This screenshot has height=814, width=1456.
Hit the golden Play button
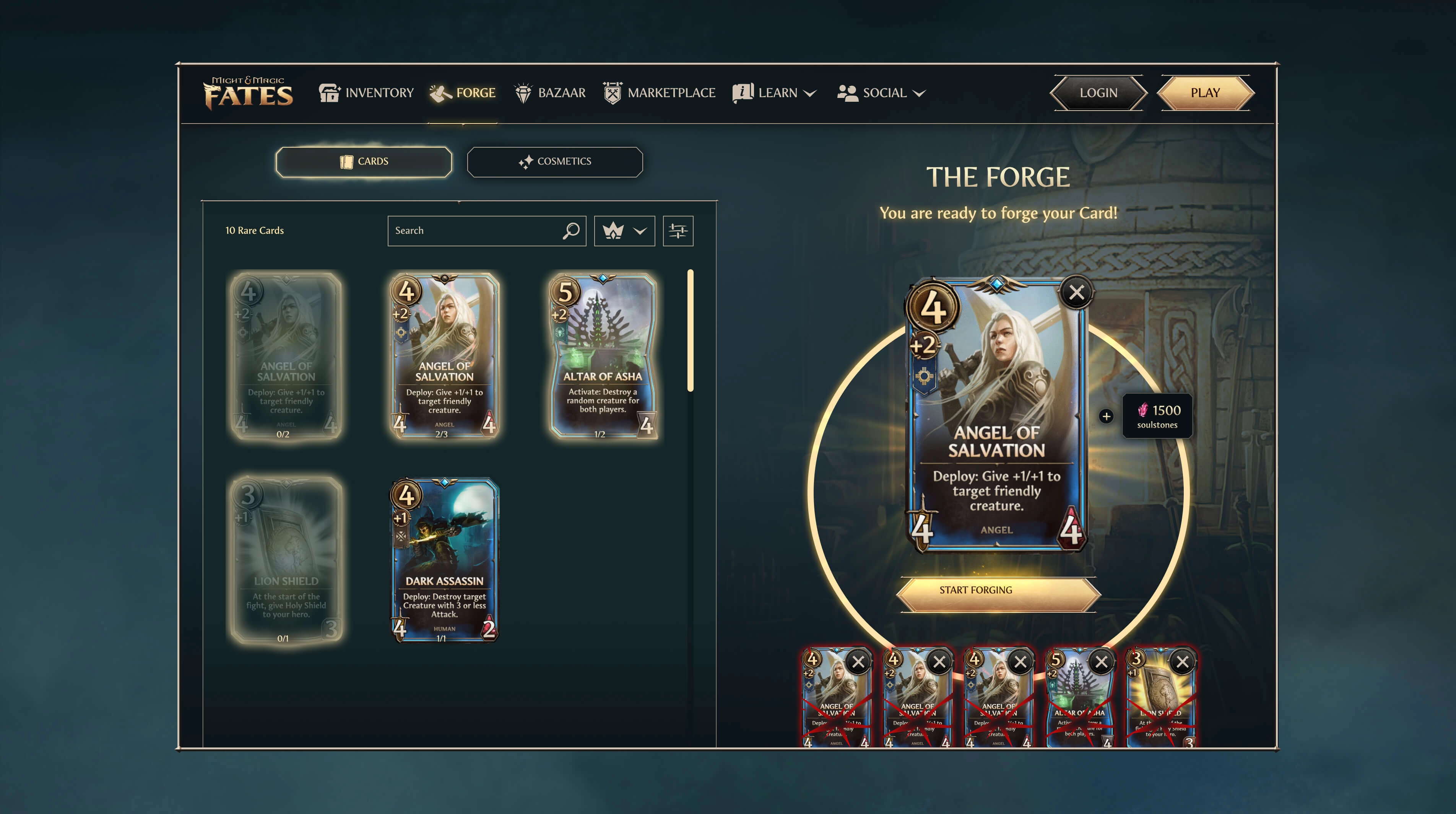(1205, 93)
